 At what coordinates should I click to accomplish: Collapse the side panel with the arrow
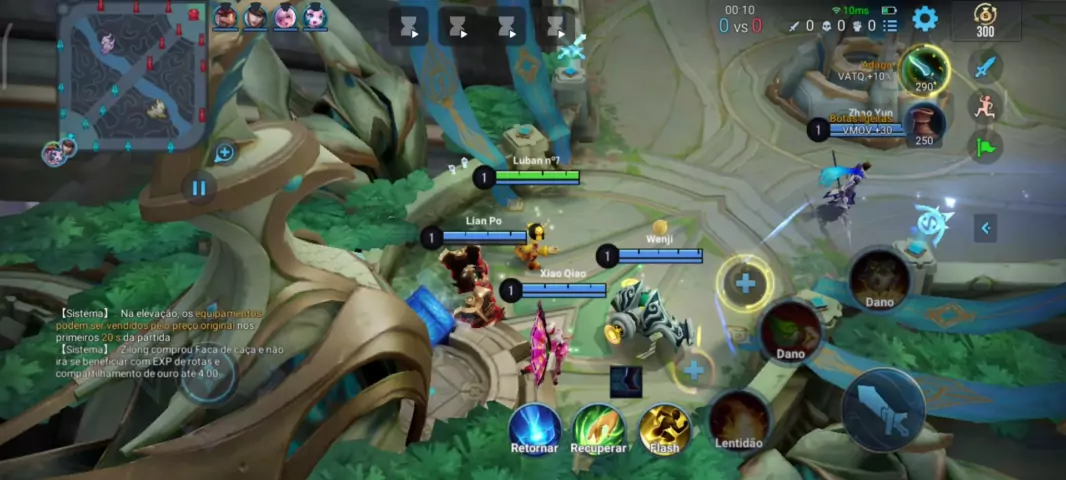985,228
